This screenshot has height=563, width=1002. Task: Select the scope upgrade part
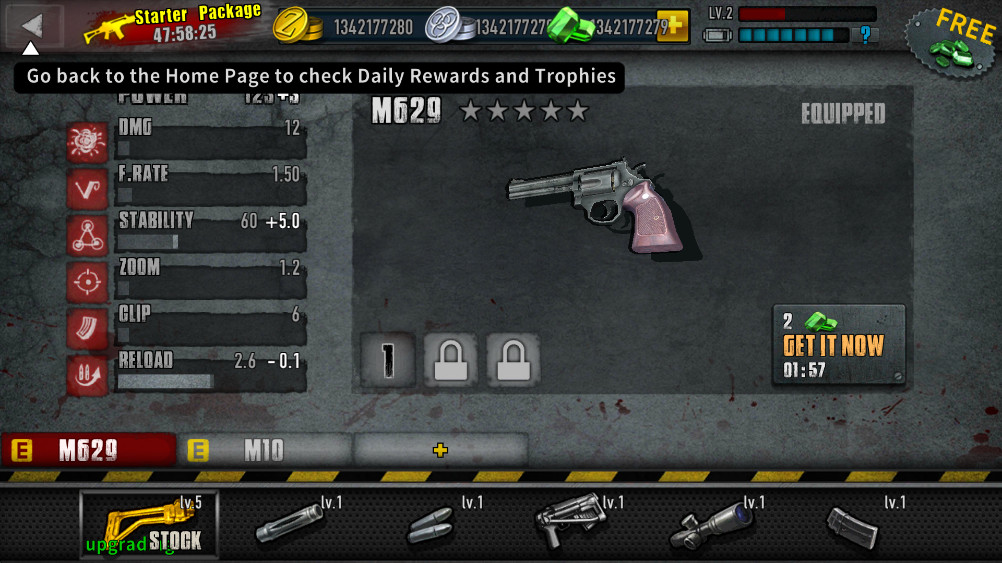coord(714,523)
